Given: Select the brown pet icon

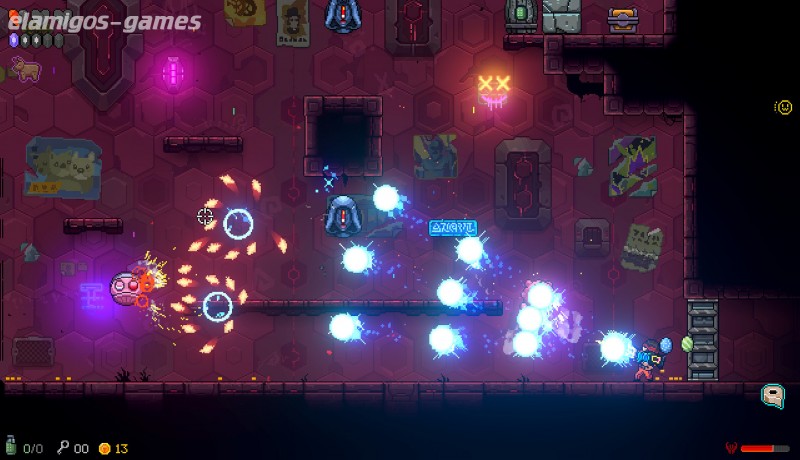Looking at the screenshot, I should tap(23, 69).
